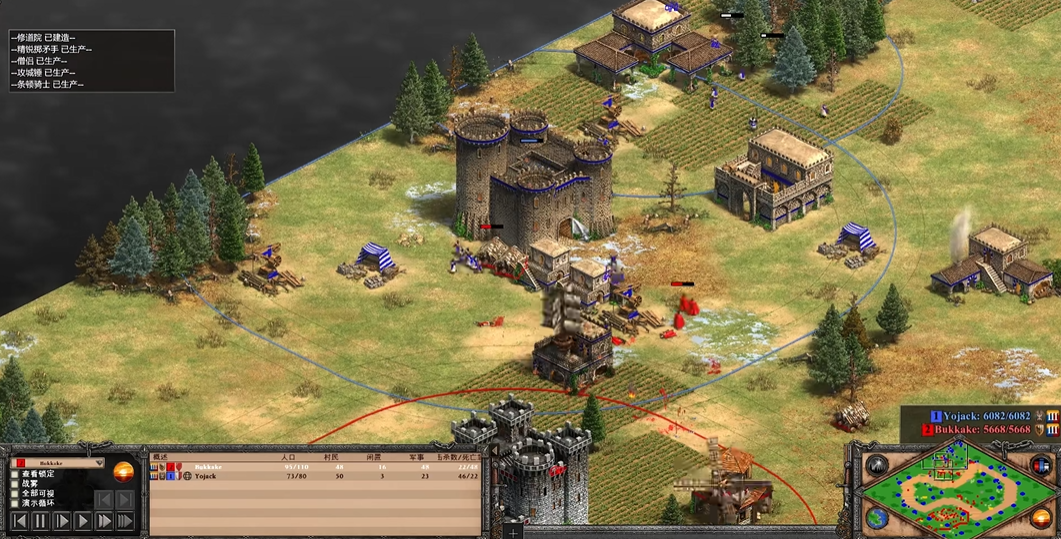Enable the 全部可视 all visible checkbox
This screenshot has height=539, width=1061.
pyautogui.click(x=15, y=494)
